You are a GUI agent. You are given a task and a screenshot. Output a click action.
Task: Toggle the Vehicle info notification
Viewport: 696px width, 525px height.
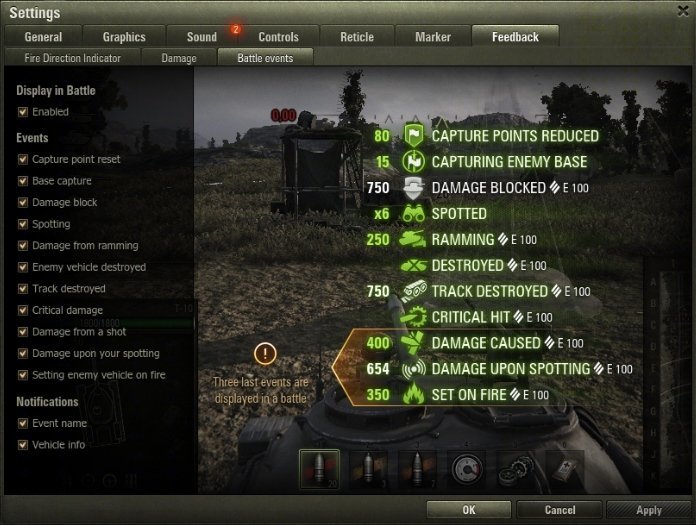click(23, 445)
